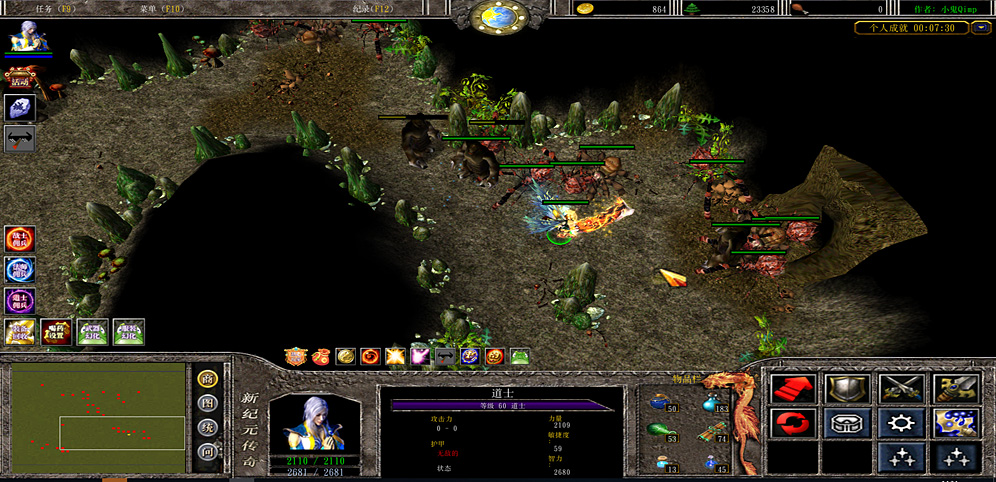
Task: Activate the 武器幻化 weapon transmog icon
Action: pos(93,332)
